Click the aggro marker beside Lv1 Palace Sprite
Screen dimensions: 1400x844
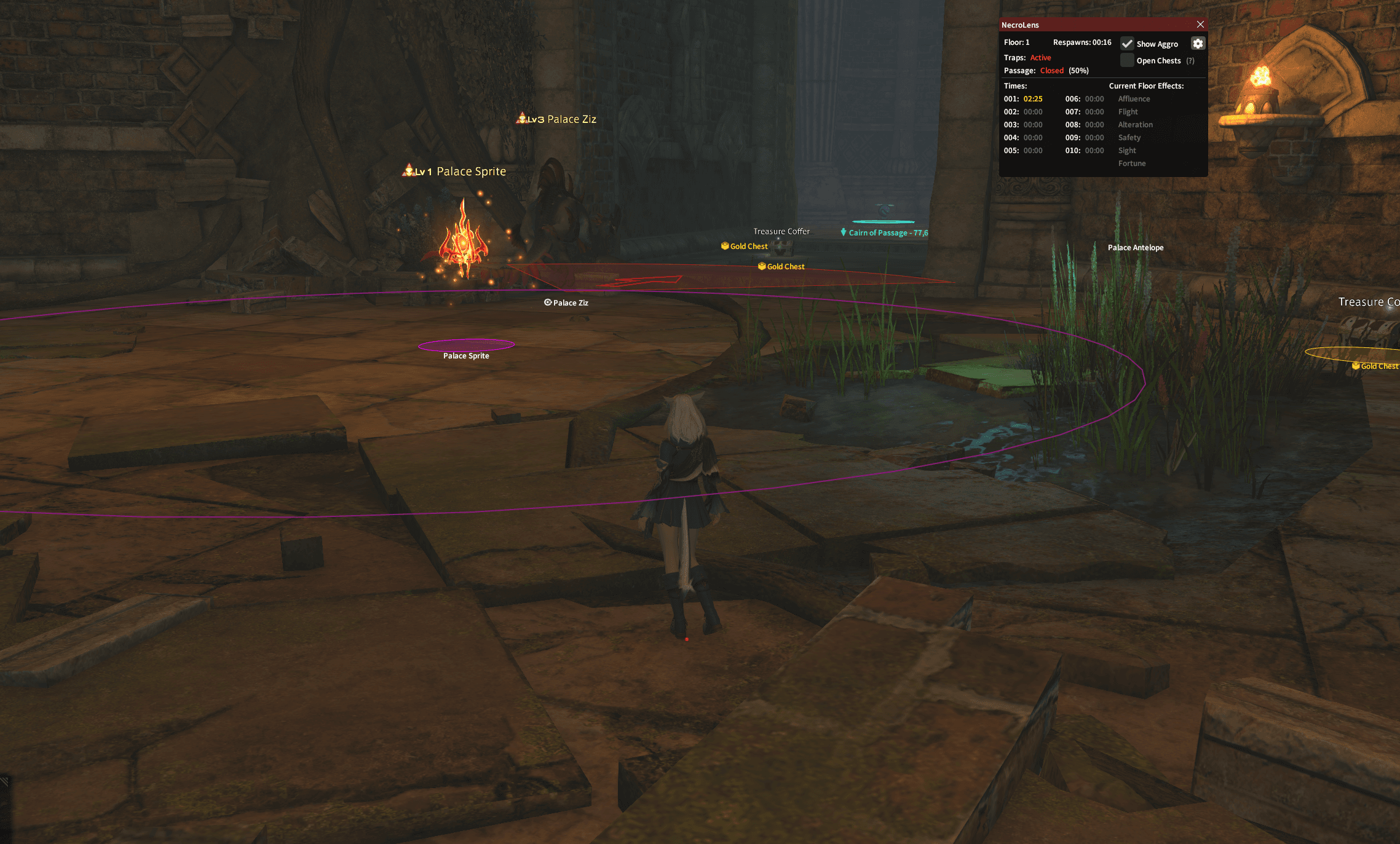[409, 170]
